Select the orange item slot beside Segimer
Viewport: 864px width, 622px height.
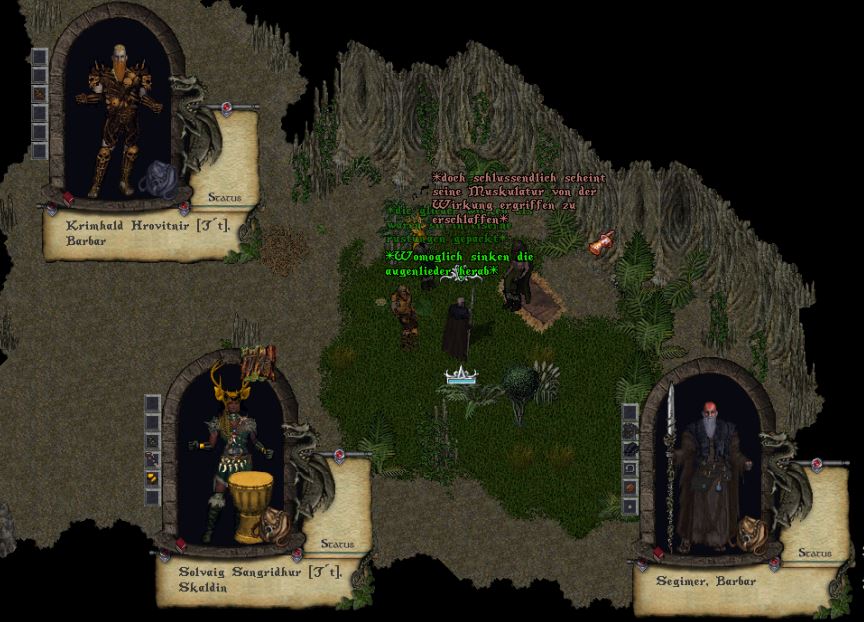click(x=630, y=488)
